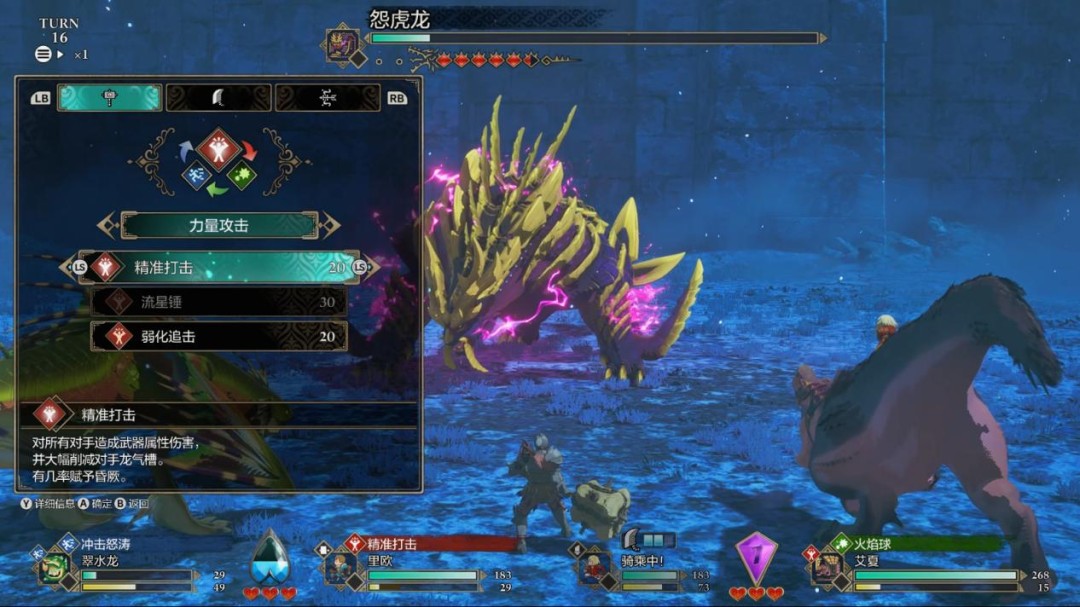Select the 怨虎龙 enemy portrait

pos(341,45)
